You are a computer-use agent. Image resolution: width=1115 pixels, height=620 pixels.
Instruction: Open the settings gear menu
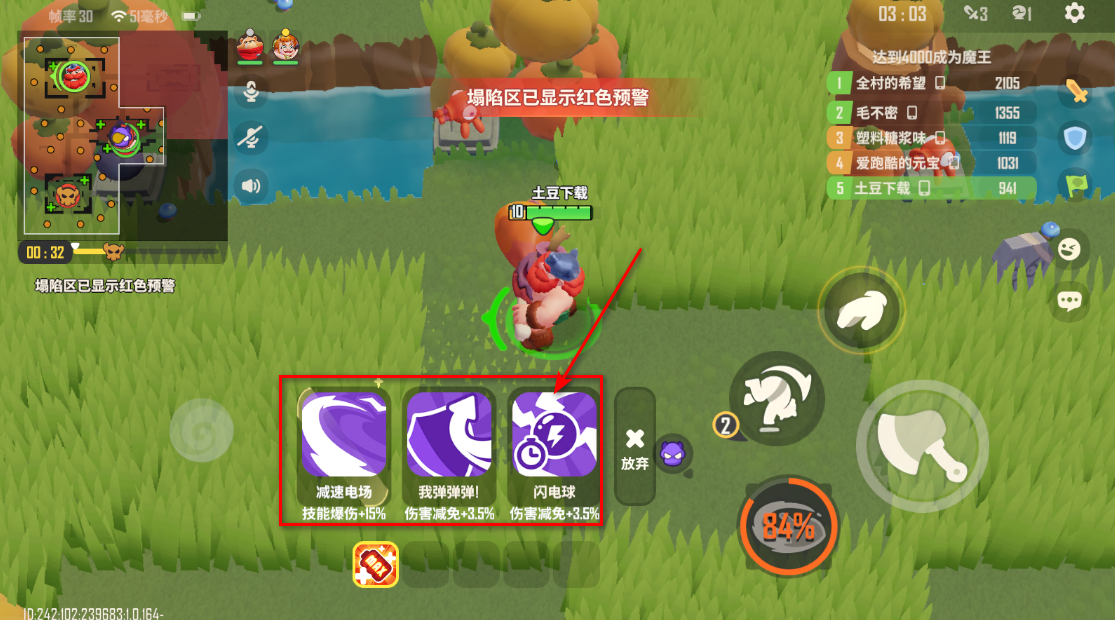click(1075, 13)
